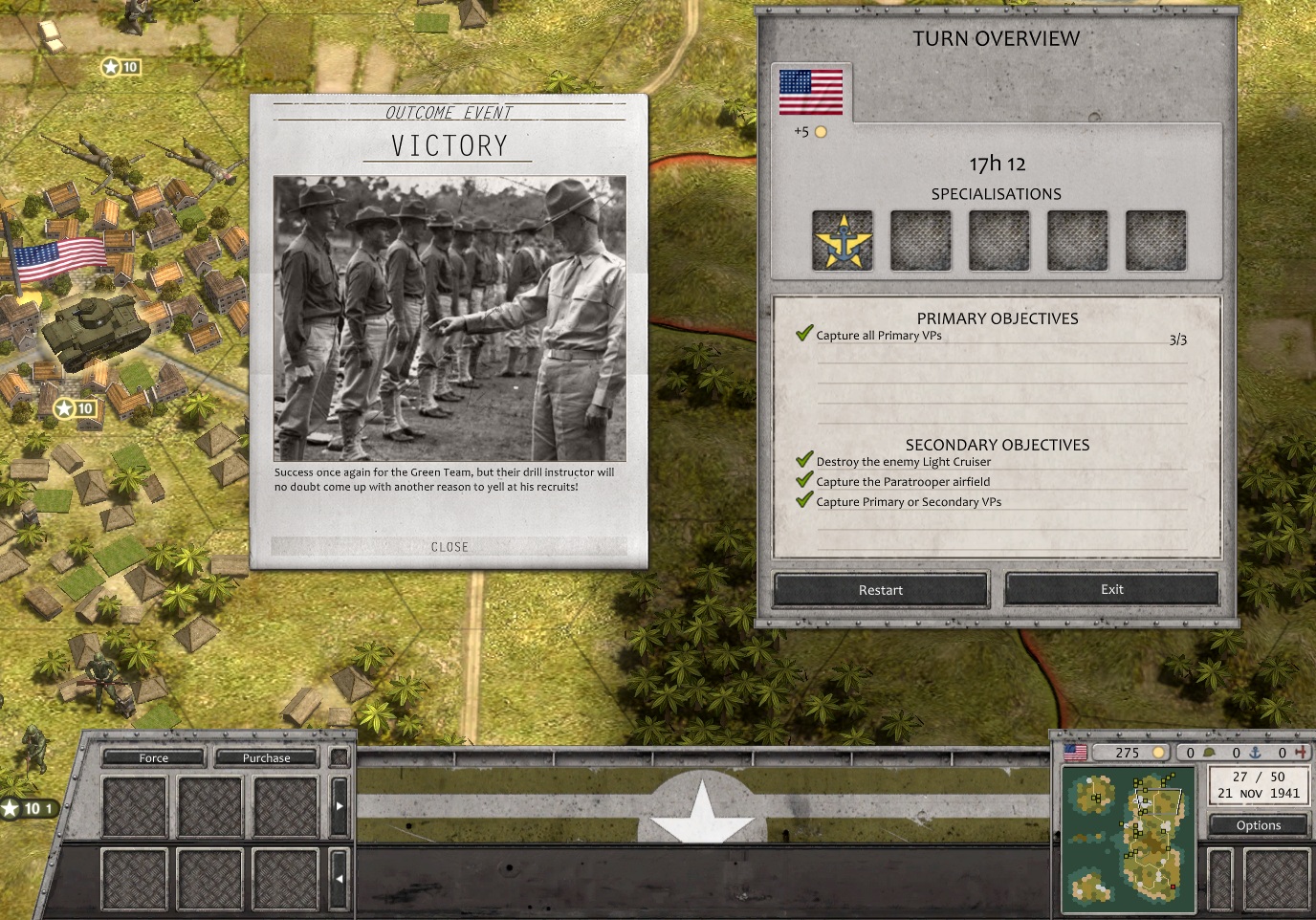Click the island minimap
This screenshot has height=920, width=1316.
(1129, 839)
